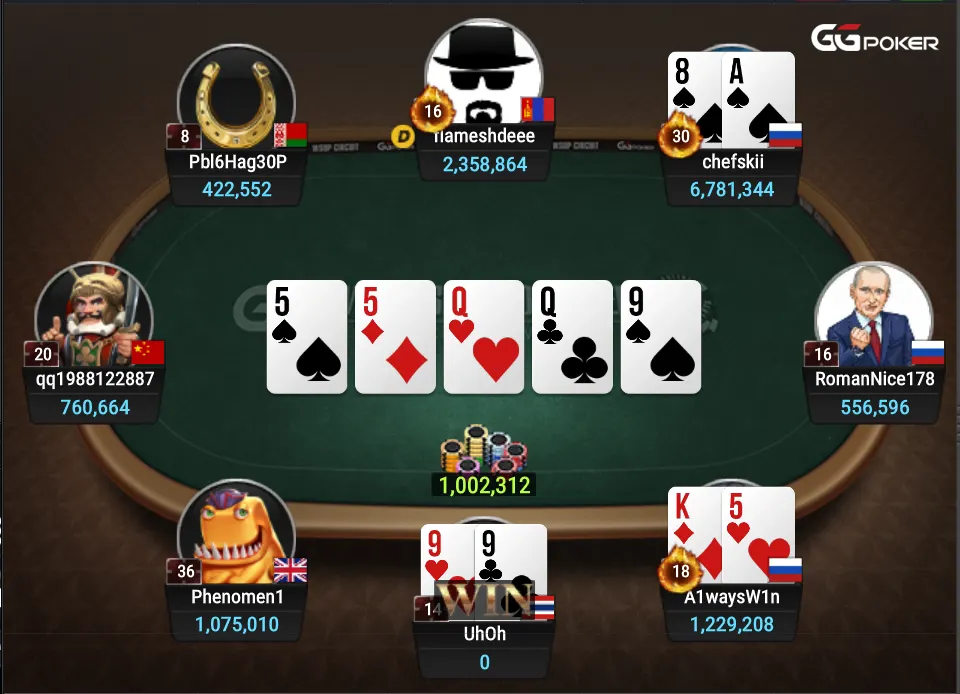Open Pbl6Hag30P's golden horseshoe avatar
The height and width of the screenshot is (694, 960).
point(236,98)
